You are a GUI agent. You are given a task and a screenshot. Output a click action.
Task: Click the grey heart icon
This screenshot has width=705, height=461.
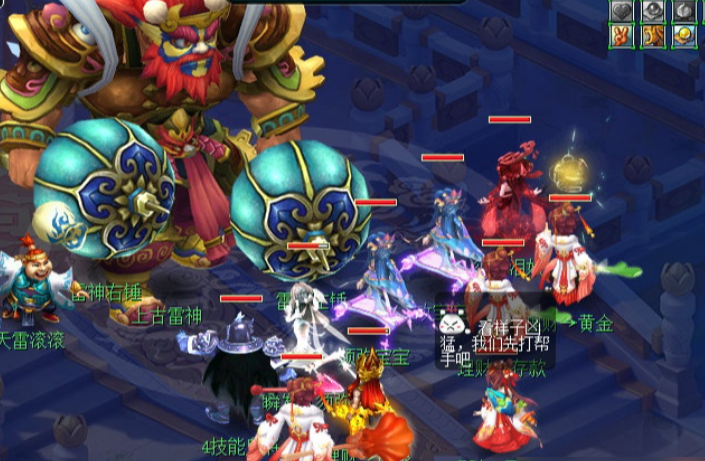tap(623, 11)
